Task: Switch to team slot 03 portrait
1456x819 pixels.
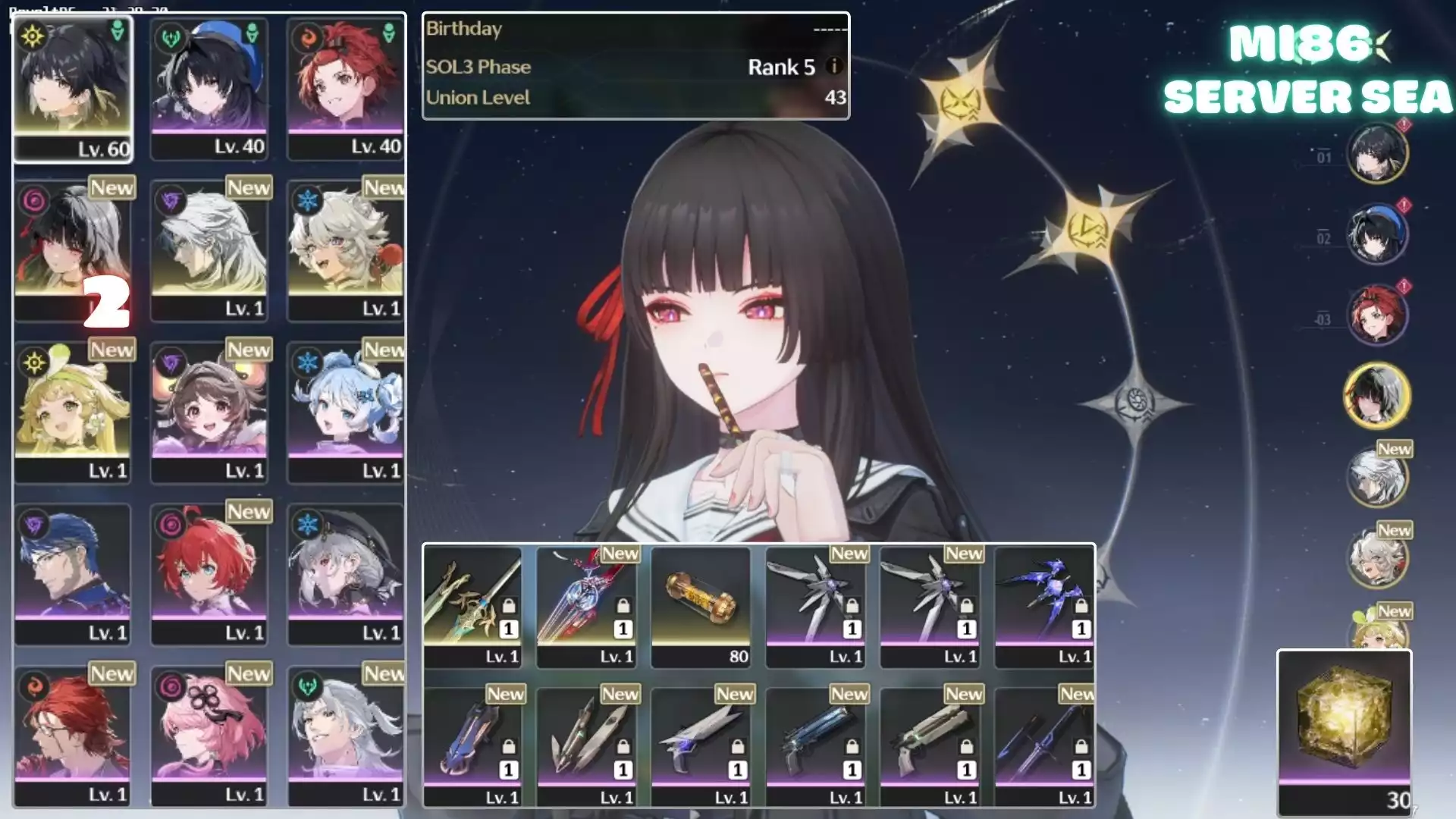Action: (x=1377, y=315)
